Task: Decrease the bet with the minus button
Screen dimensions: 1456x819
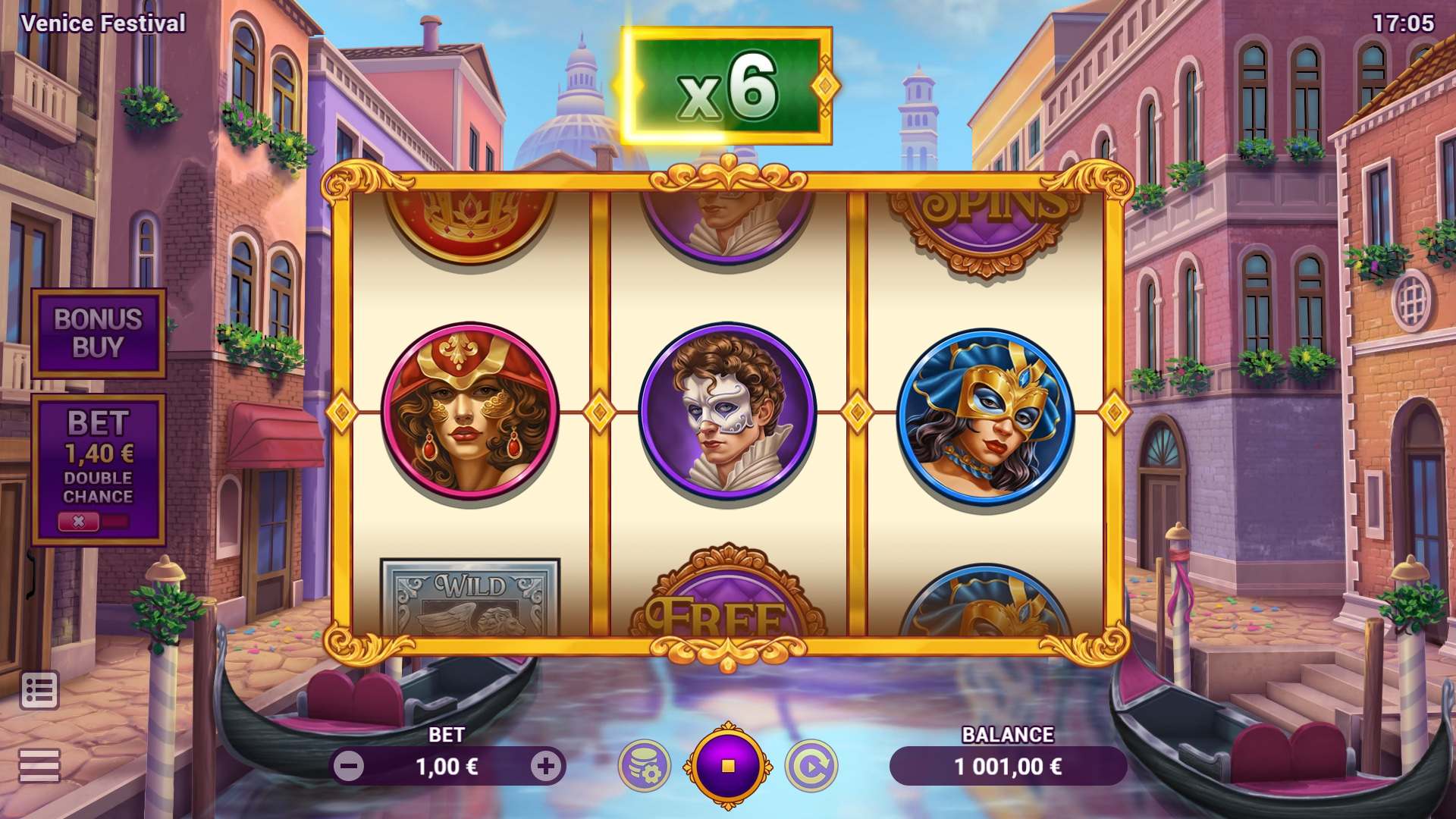Action: 350,767
